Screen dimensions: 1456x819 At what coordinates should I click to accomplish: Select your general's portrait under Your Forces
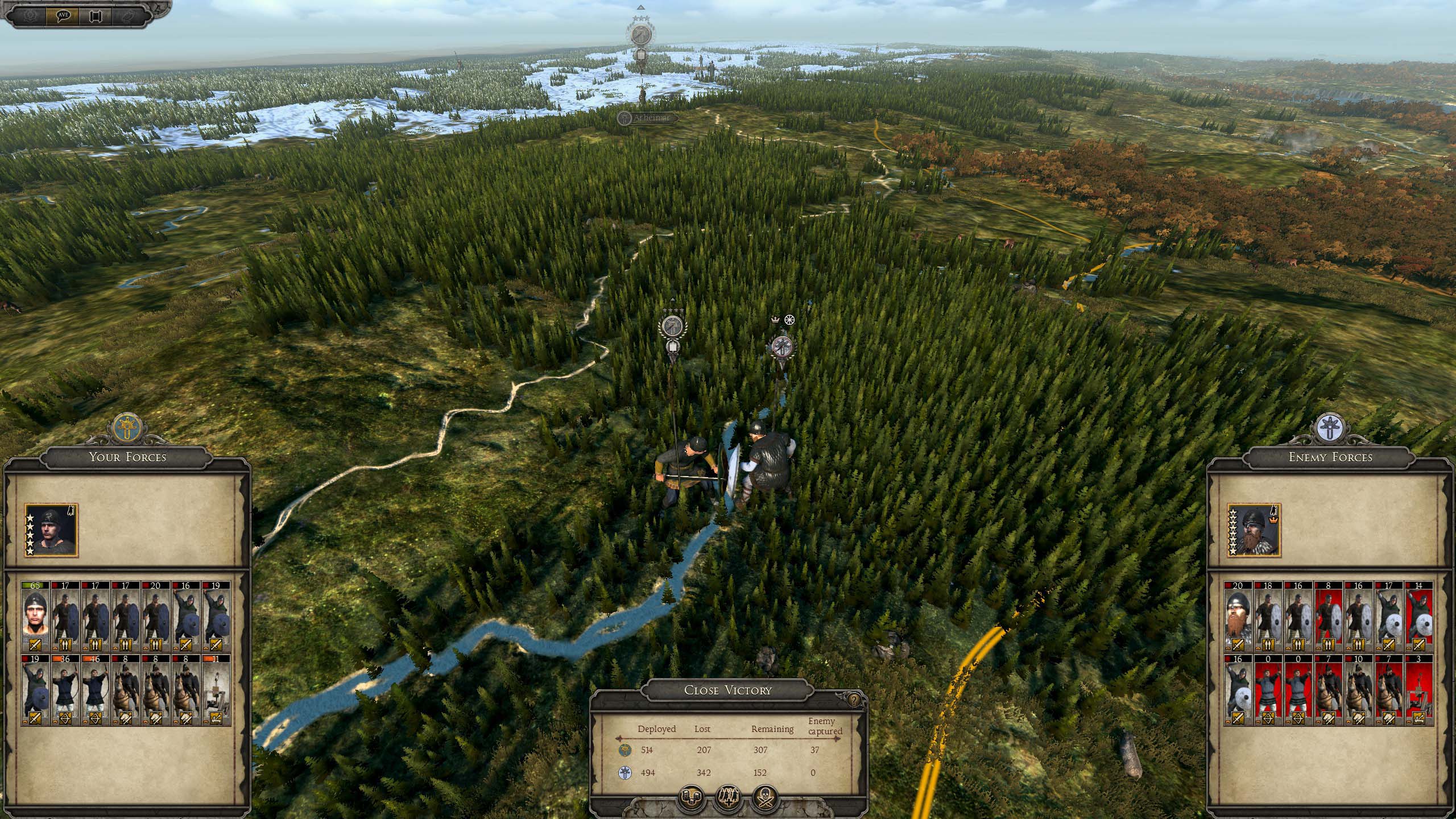click(51, 531)
